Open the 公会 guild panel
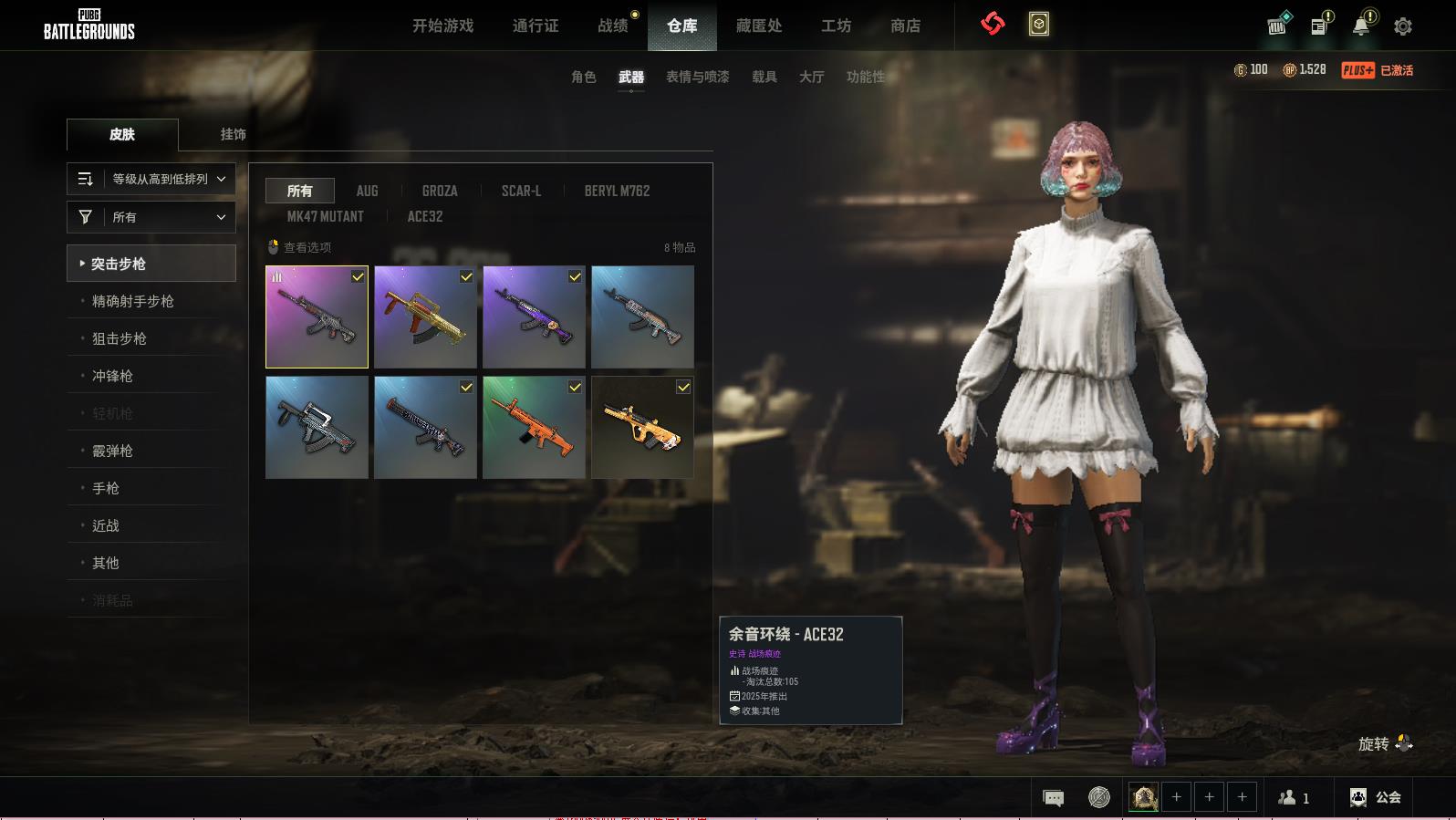The image size is (1456, 820). point(1376,797)
